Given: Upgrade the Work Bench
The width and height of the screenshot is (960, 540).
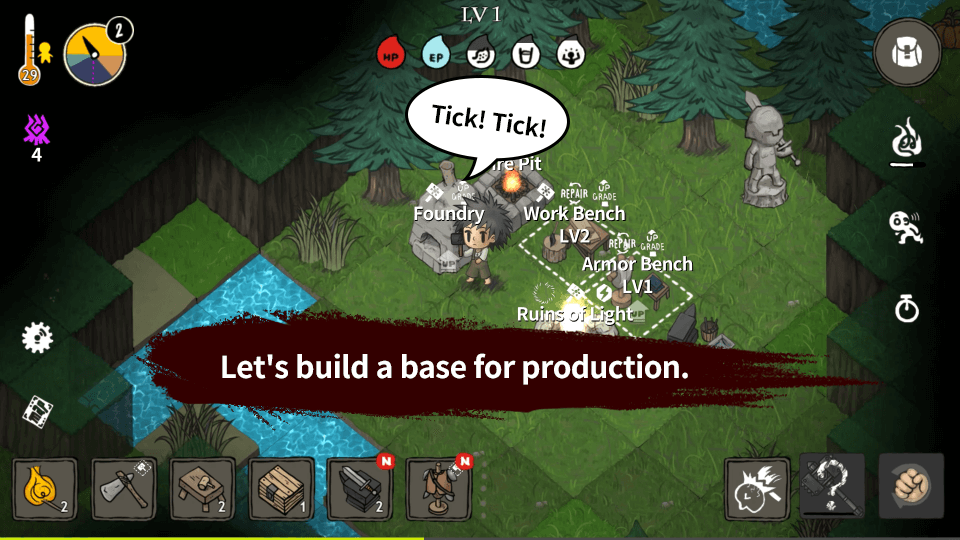Looking at the screenshot, I should [x=605, y=189].
